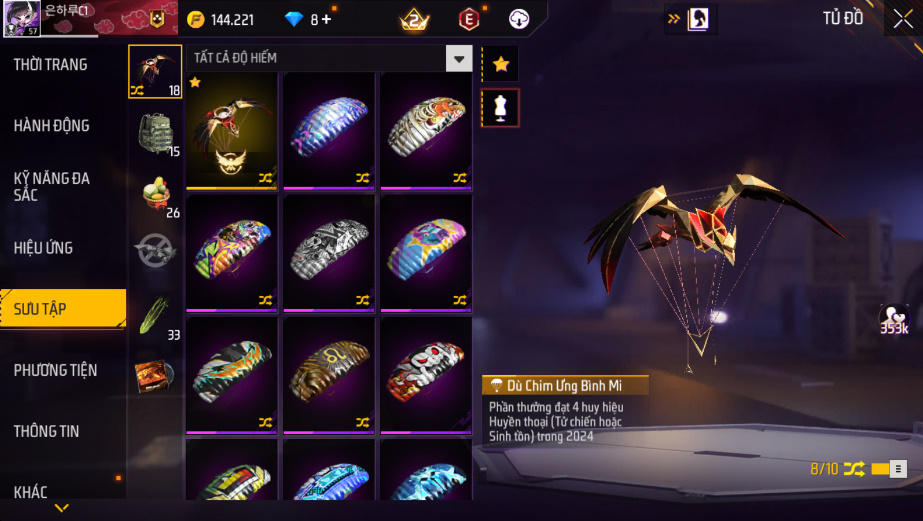Screen dimensions: 923x521
Task: Like the skin with the 353k heart
Action: [893, 318]
